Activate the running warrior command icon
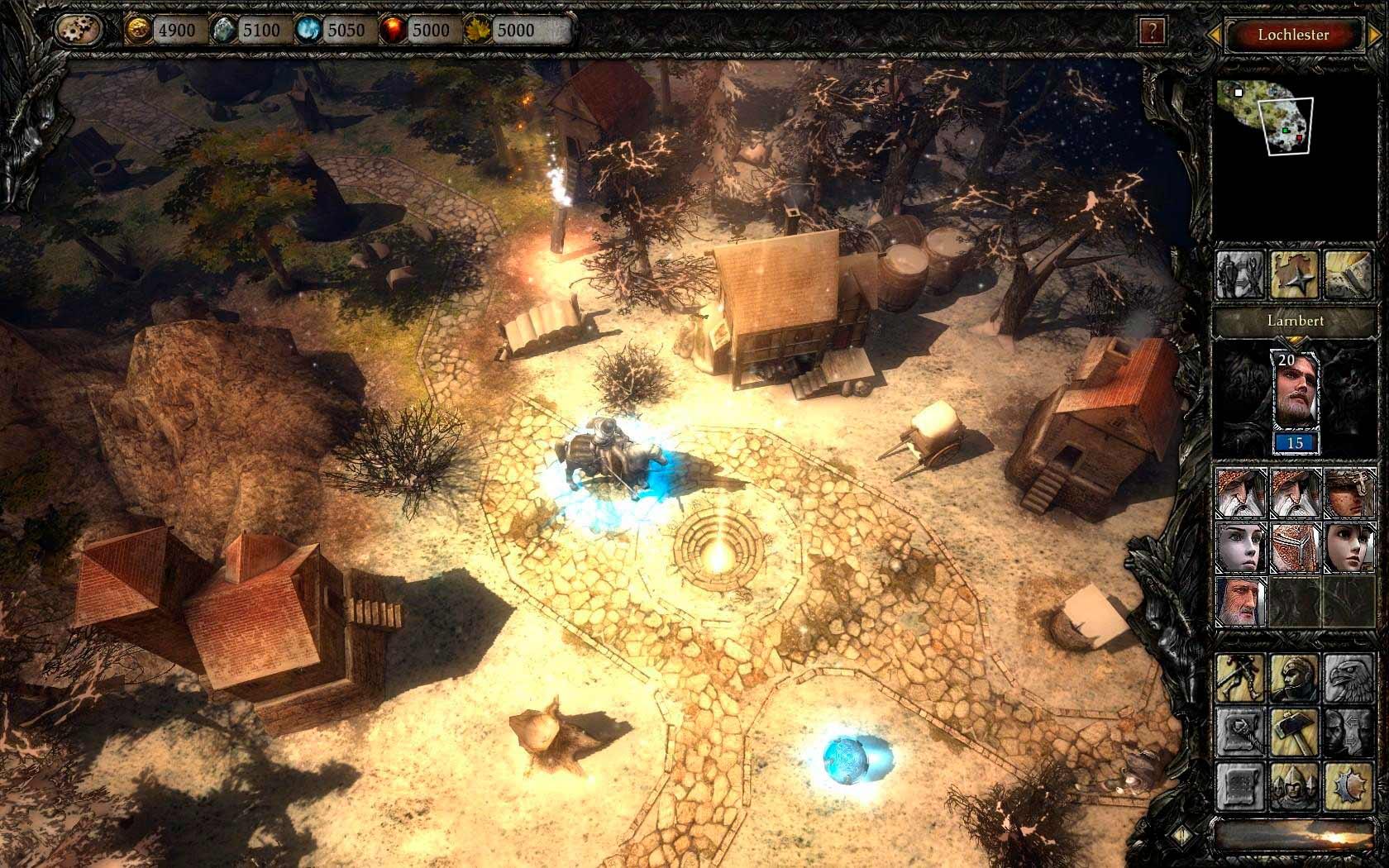 (1240, 679)
